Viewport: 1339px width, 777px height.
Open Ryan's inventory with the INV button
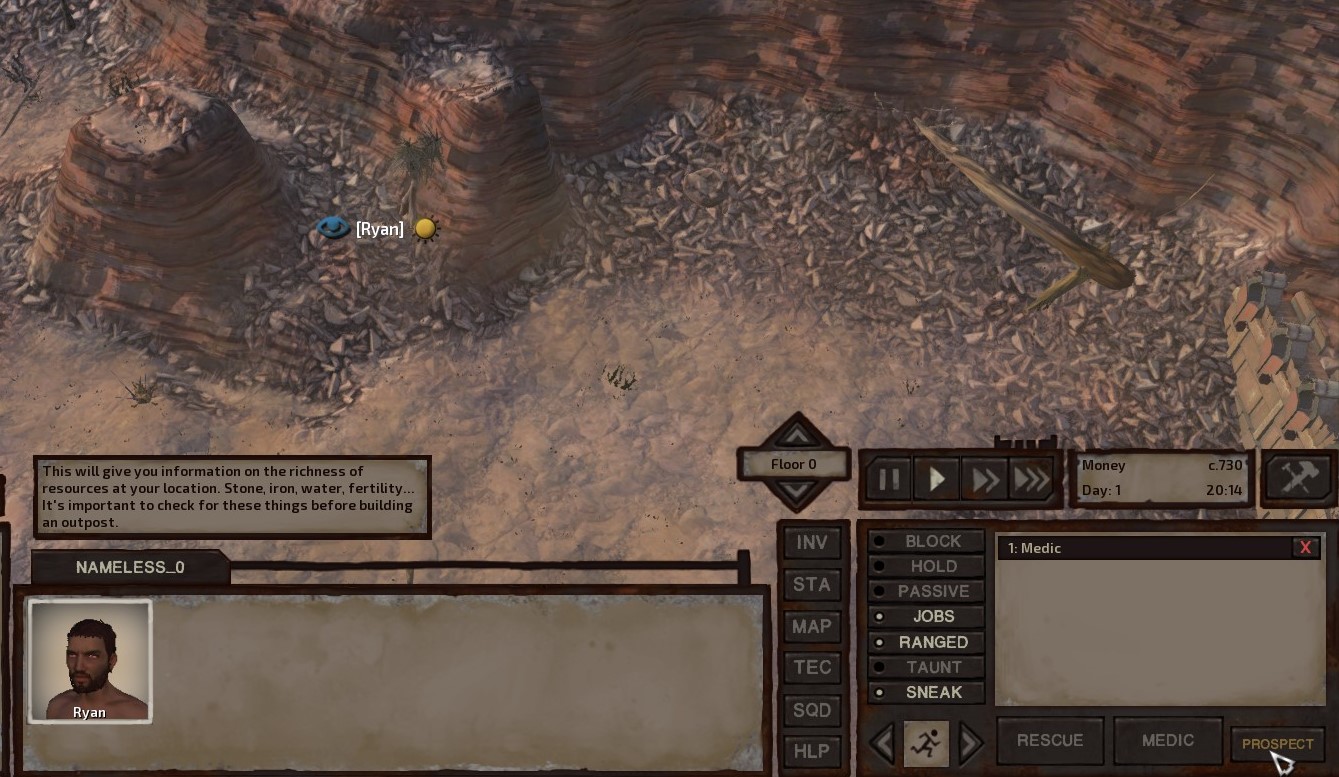pos(812,542)
